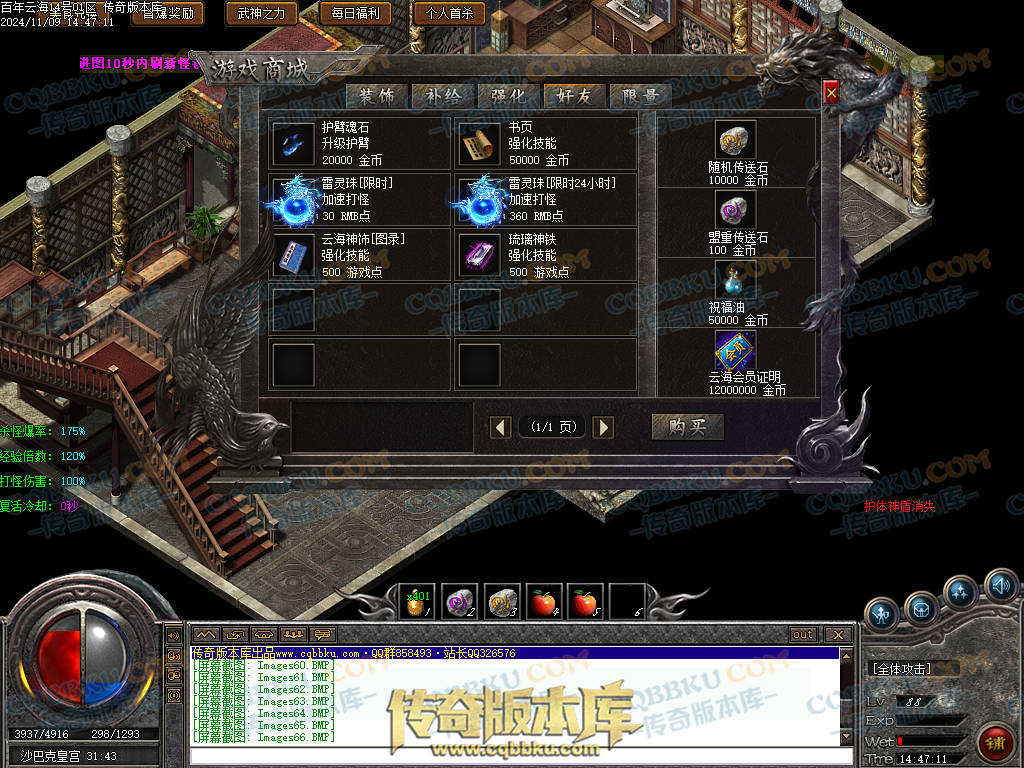Screen dimensions: 1024x768
Task: Open the 武神之力 top menu
Action: coord(261,13)
